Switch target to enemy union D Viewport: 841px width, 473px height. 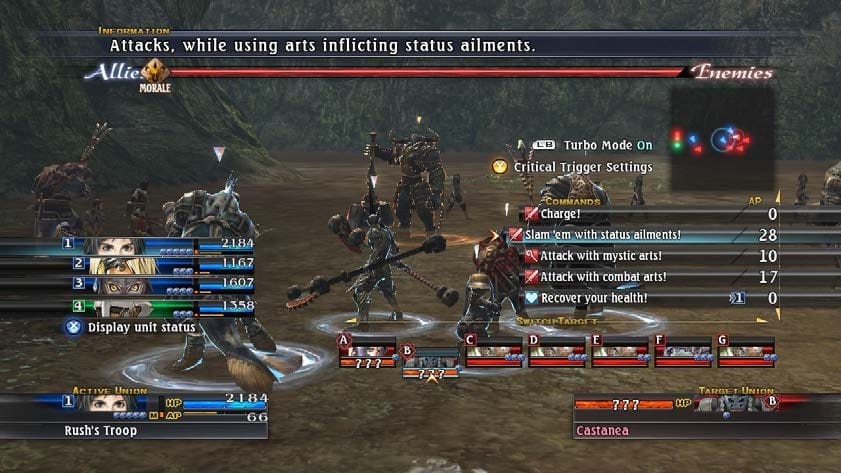(558, 353)
